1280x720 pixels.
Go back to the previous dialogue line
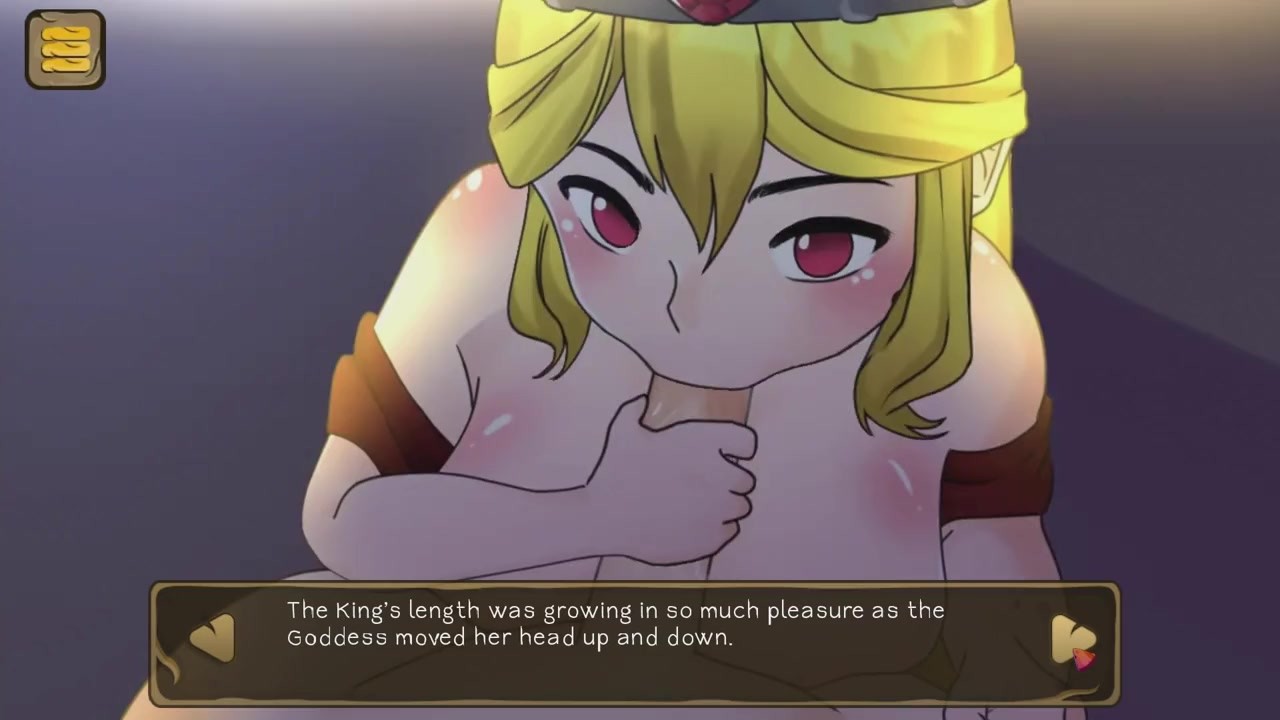coord(212,637)
